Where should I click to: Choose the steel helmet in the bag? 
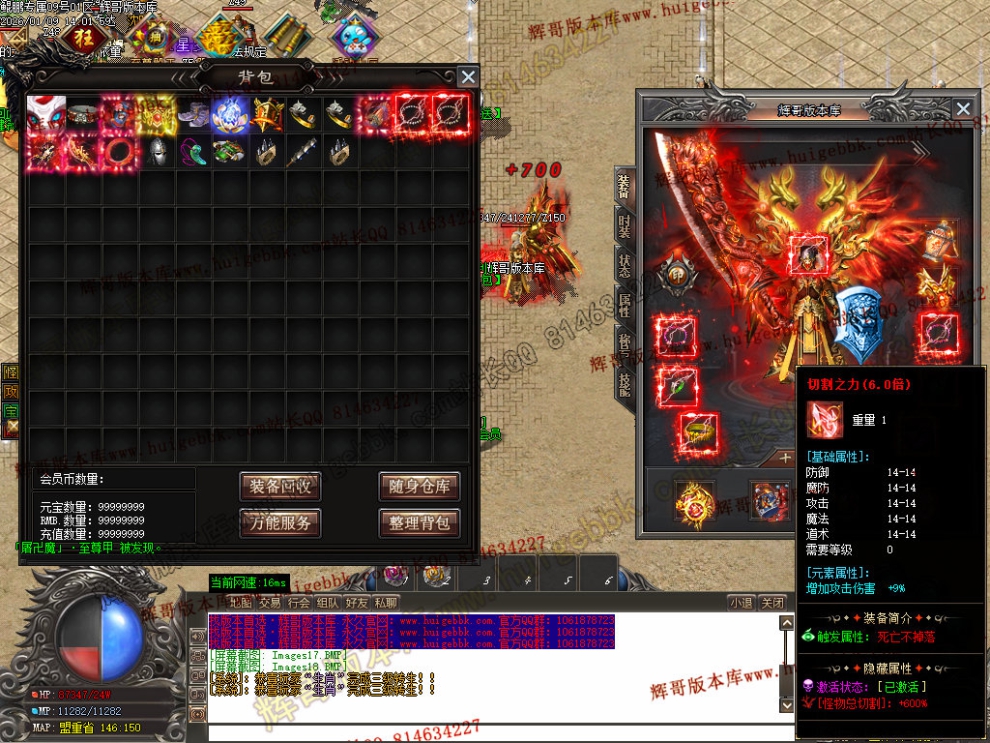[156, 151]
